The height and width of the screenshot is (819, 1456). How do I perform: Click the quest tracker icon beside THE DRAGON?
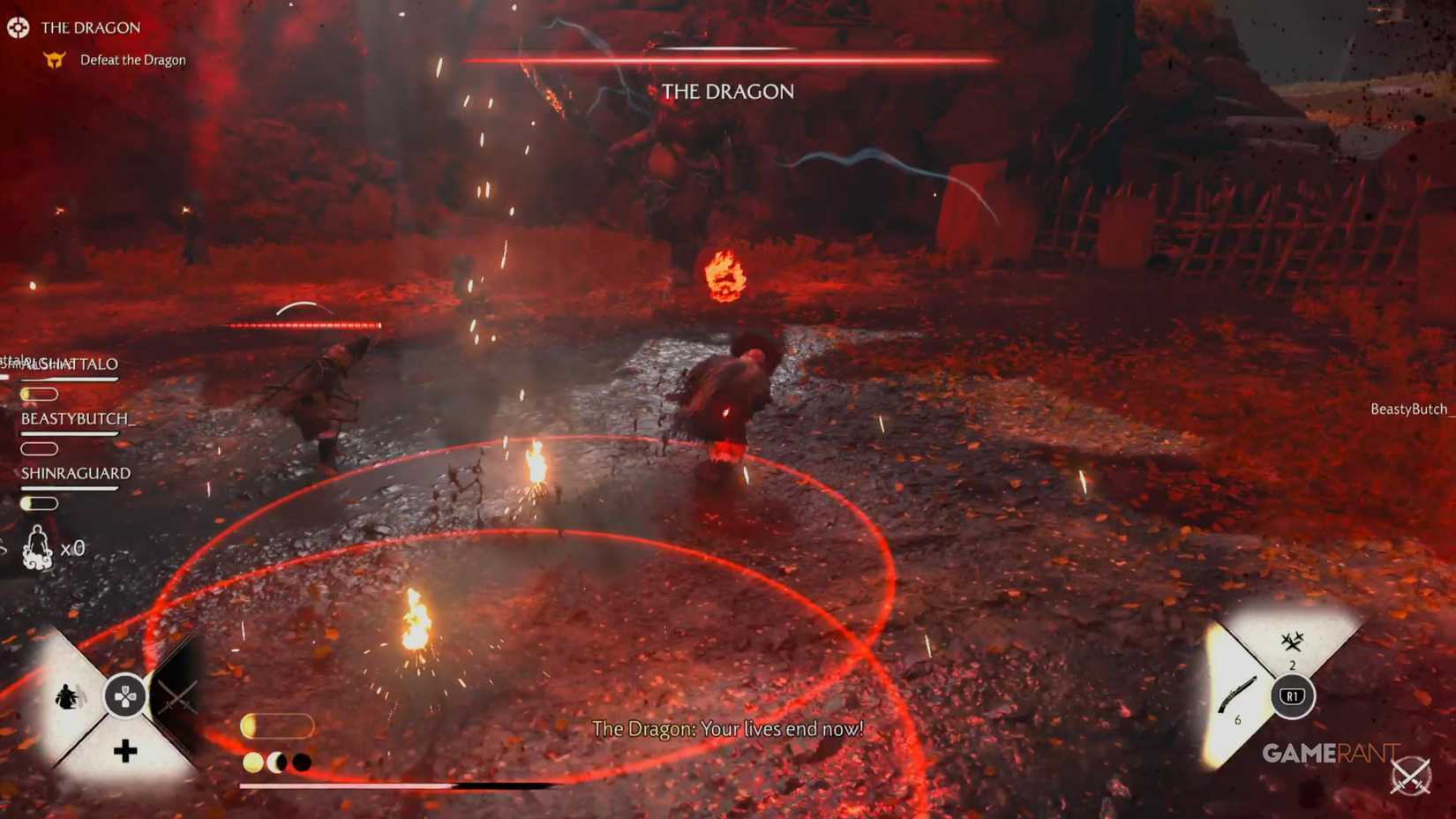pos(19,27)
